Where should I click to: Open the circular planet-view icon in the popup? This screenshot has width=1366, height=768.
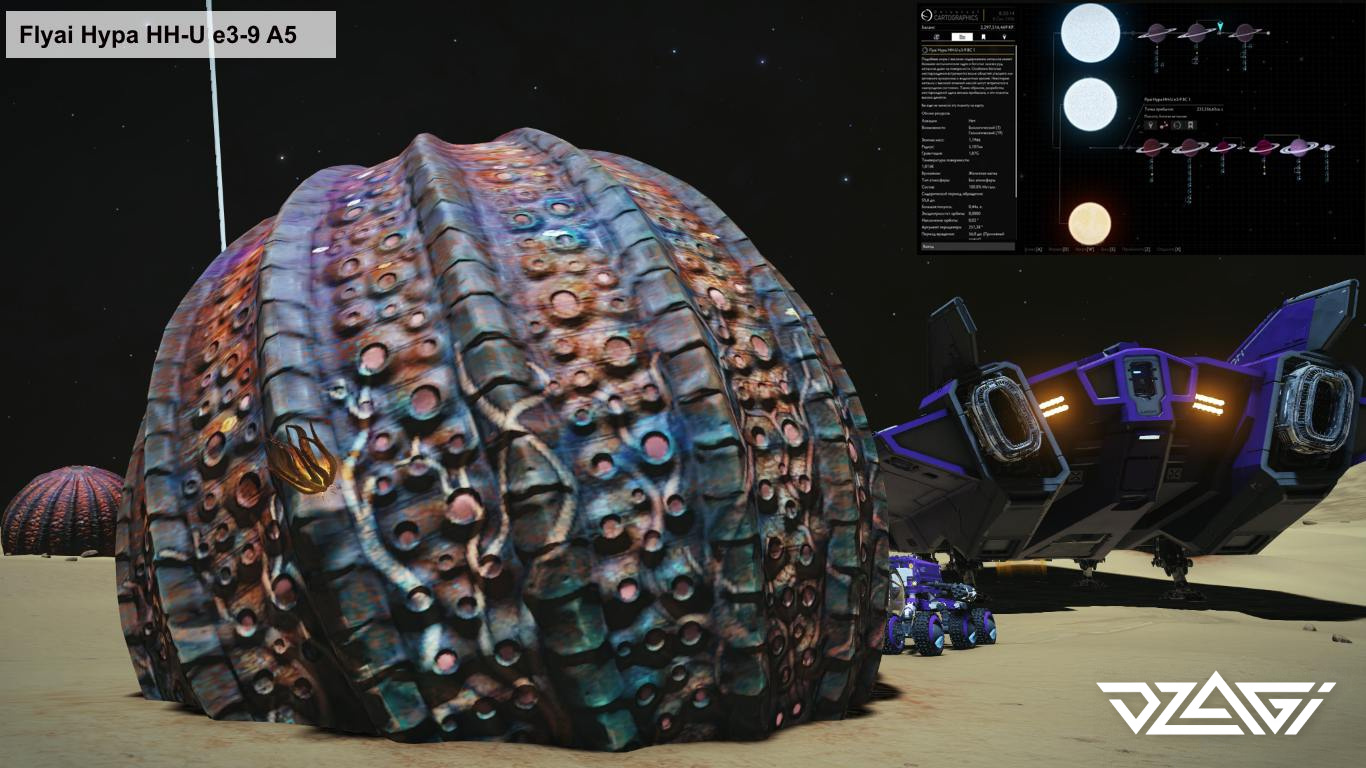(1177, 125)
